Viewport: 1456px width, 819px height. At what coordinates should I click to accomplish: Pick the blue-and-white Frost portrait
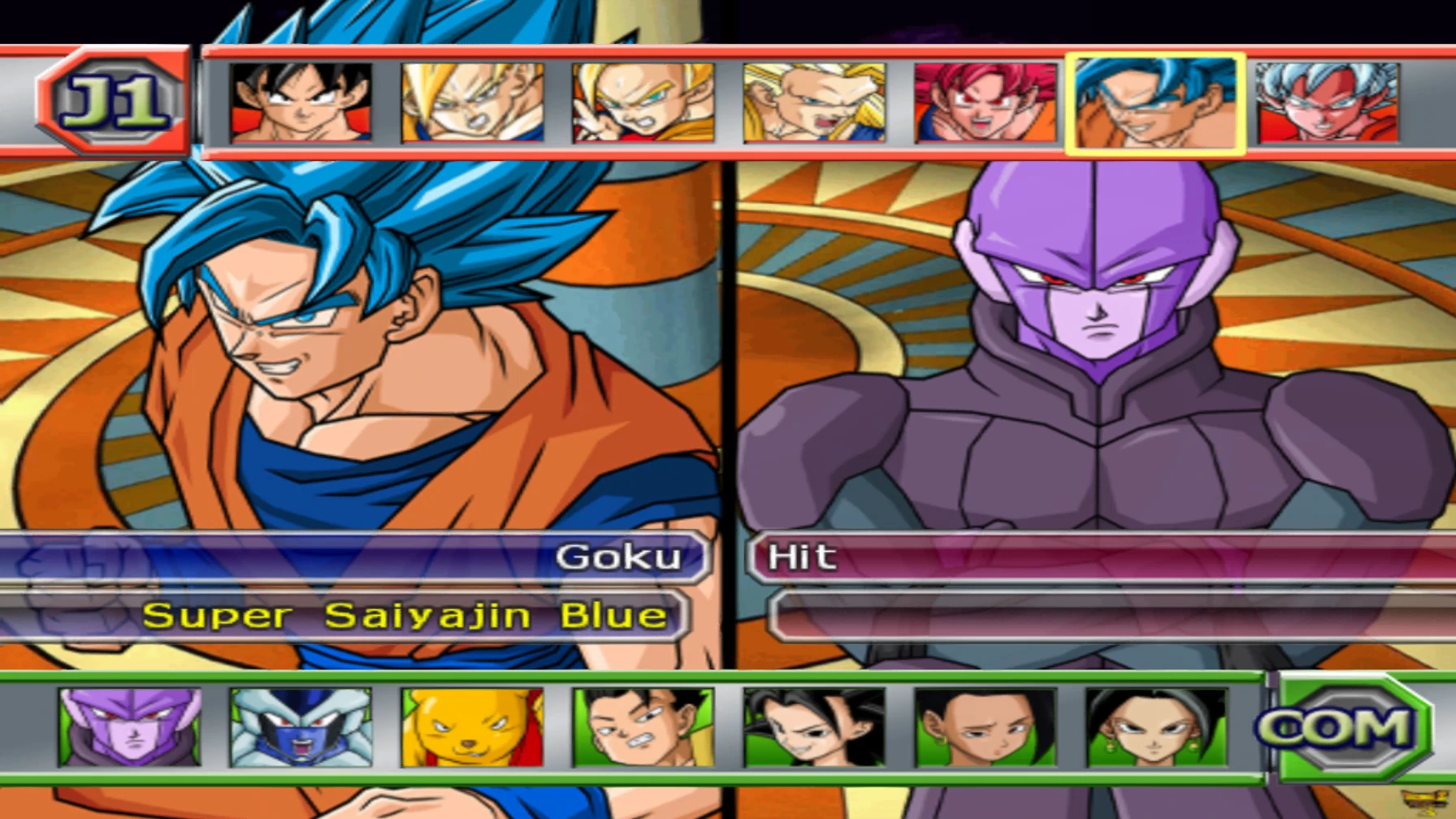click(301, 727)
